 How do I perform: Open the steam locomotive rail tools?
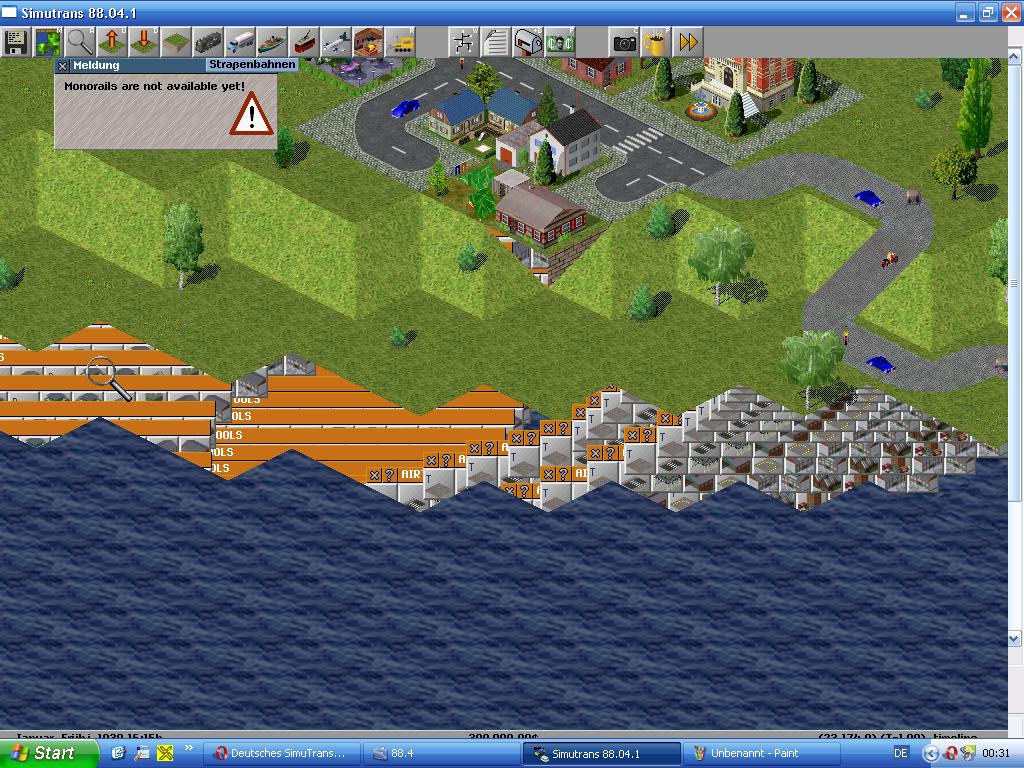(x=208, y=42)
